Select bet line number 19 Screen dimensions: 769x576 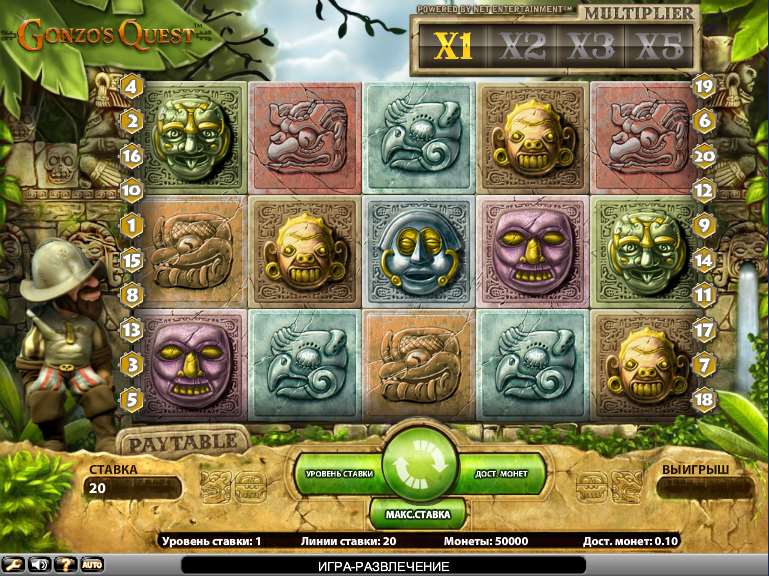tap(704, 87)
